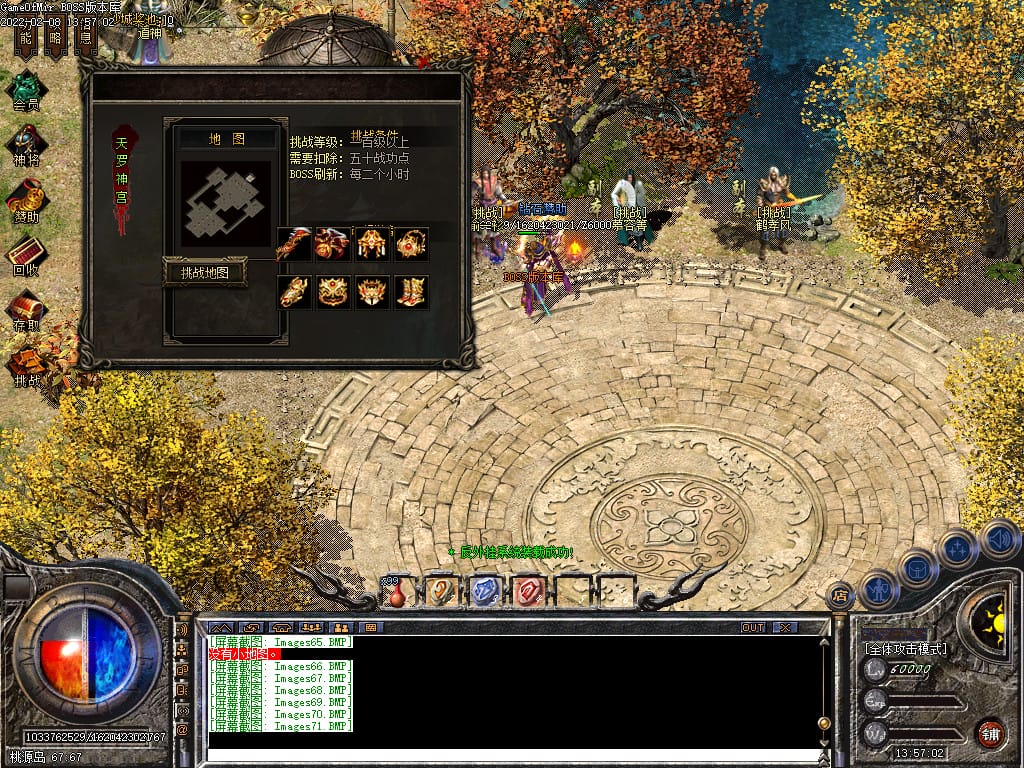Screen dimensions: 1024x768
Task: Open the 会员 membership icon
Action: click(x=26, y=86)
